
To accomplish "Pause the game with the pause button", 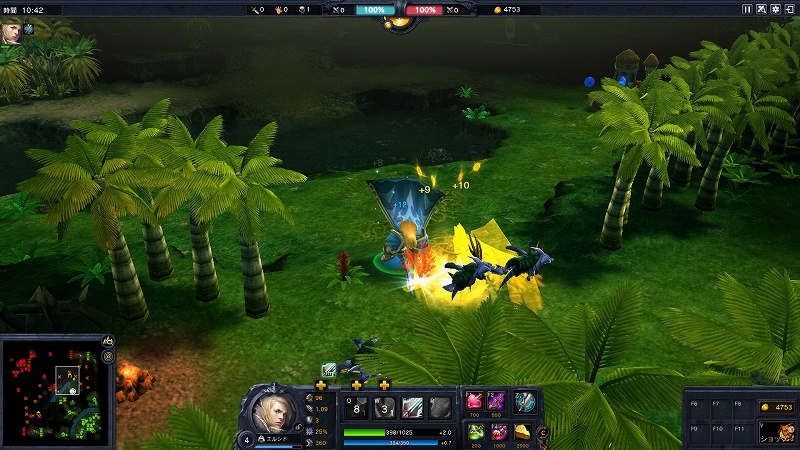I will [747, 9].
